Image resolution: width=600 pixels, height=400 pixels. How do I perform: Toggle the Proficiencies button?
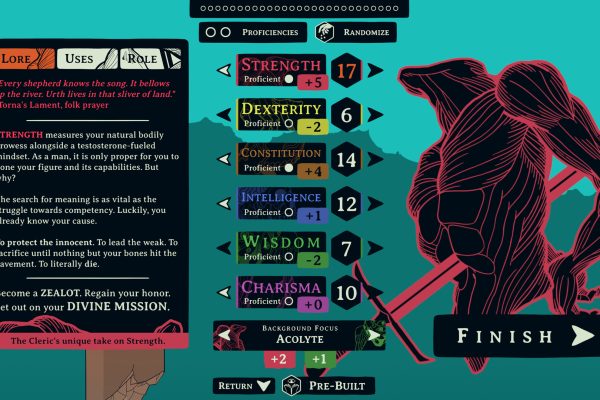click(252, 32)
